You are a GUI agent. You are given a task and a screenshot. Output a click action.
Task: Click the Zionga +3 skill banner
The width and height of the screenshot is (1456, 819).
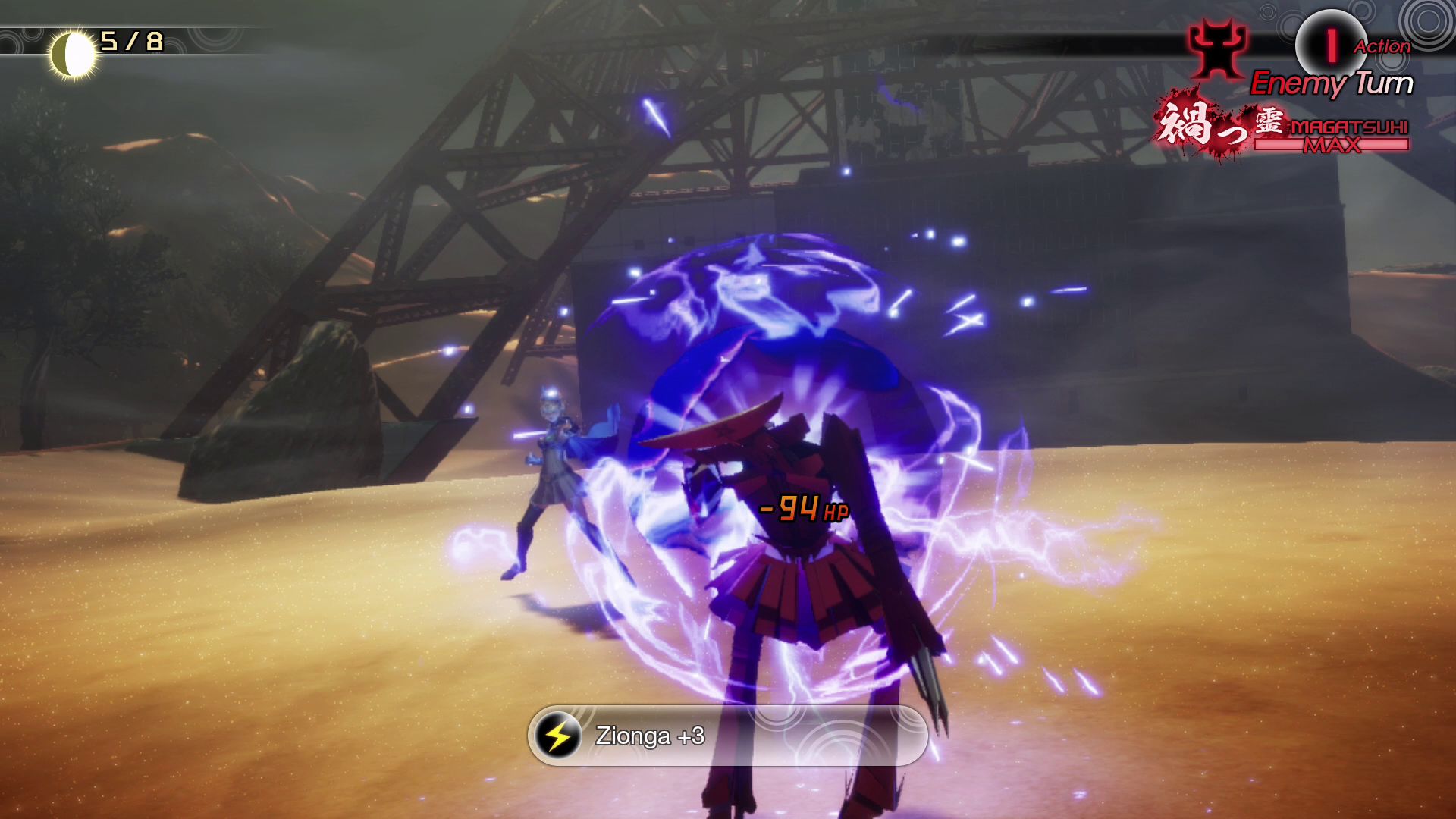728,736
